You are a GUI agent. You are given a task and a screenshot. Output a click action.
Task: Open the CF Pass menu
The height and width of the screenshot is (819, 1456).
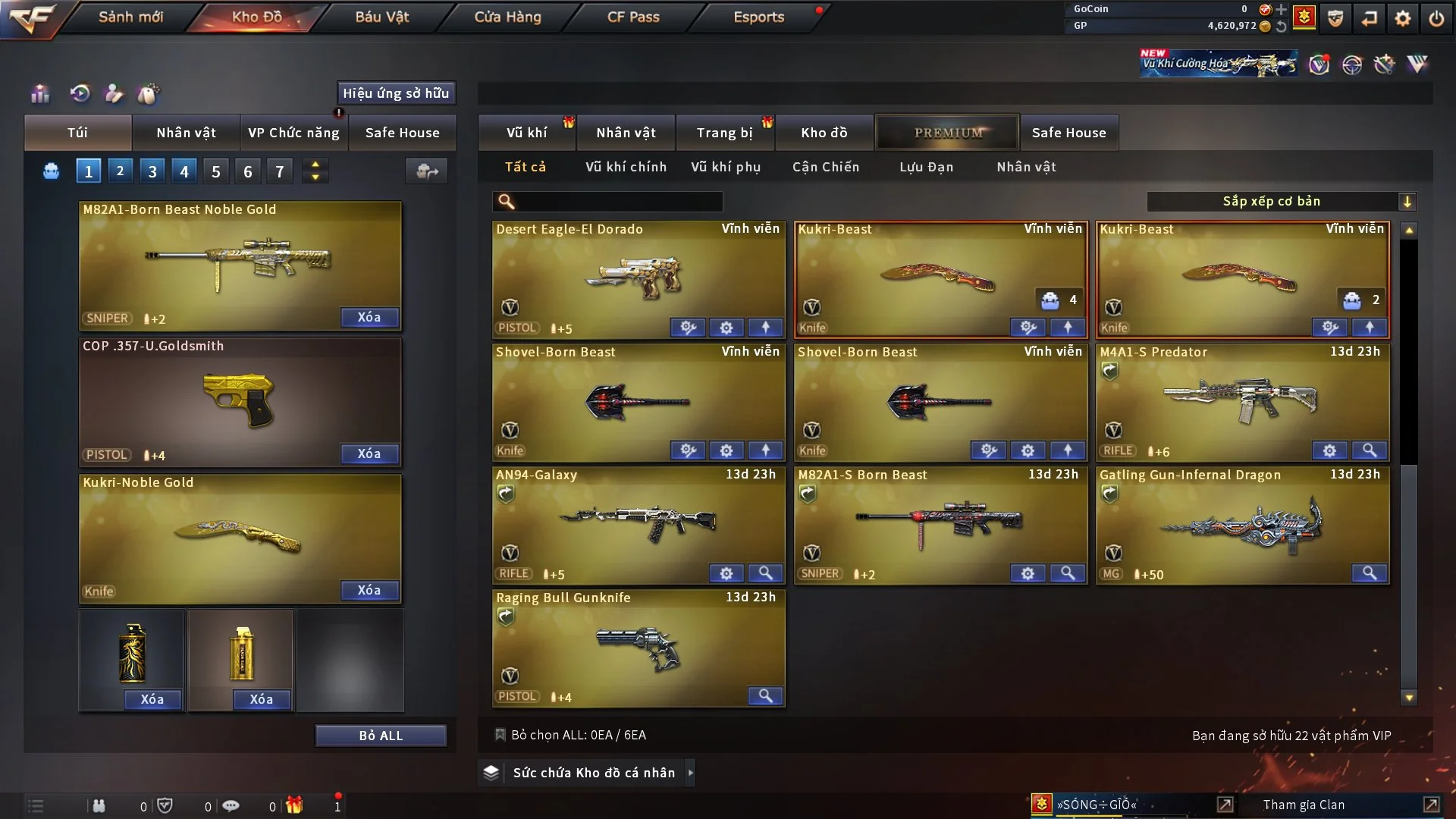(633, 17)
